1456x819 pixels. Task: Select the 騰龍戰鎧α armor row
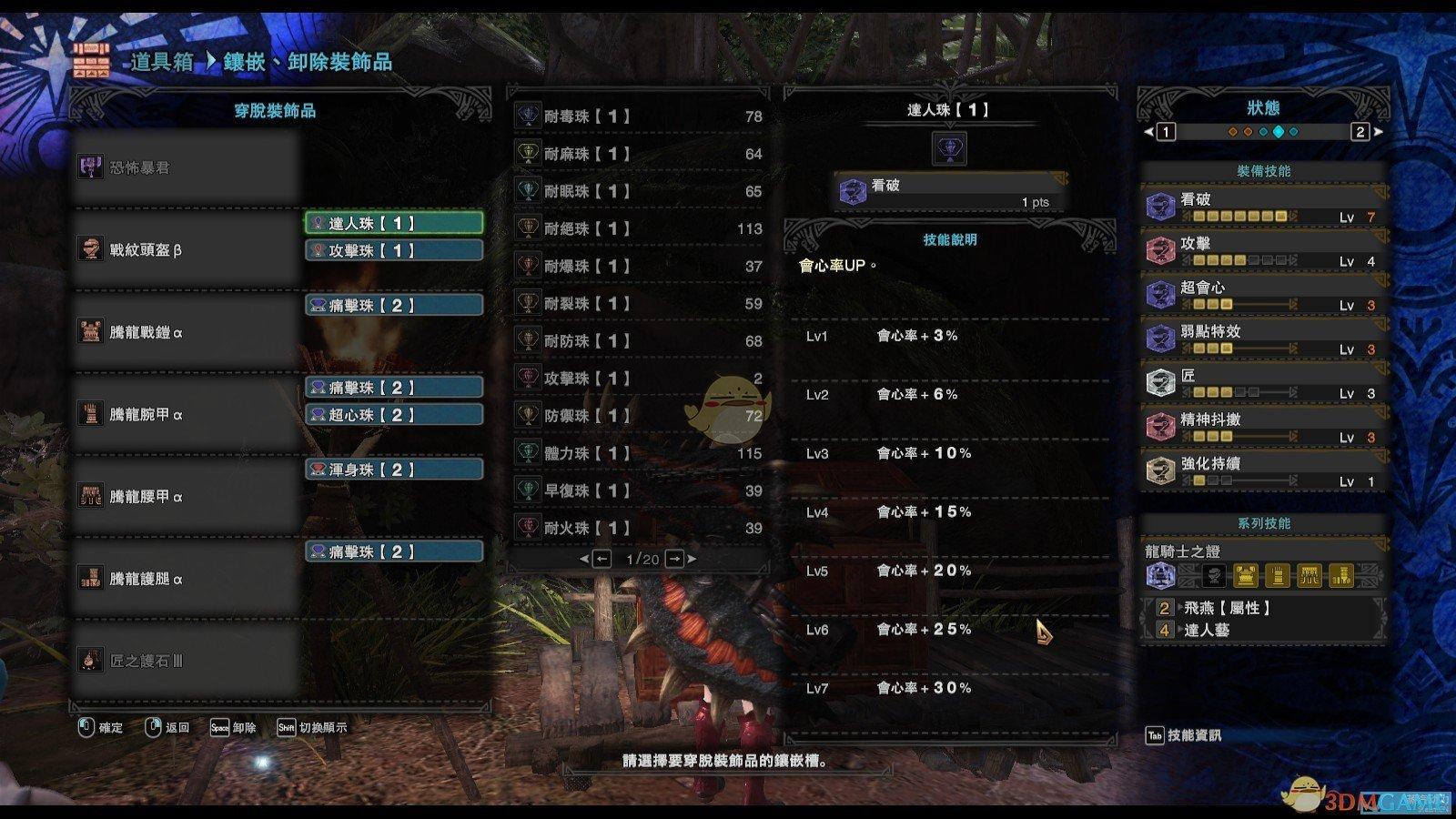[x=187, y=332]
